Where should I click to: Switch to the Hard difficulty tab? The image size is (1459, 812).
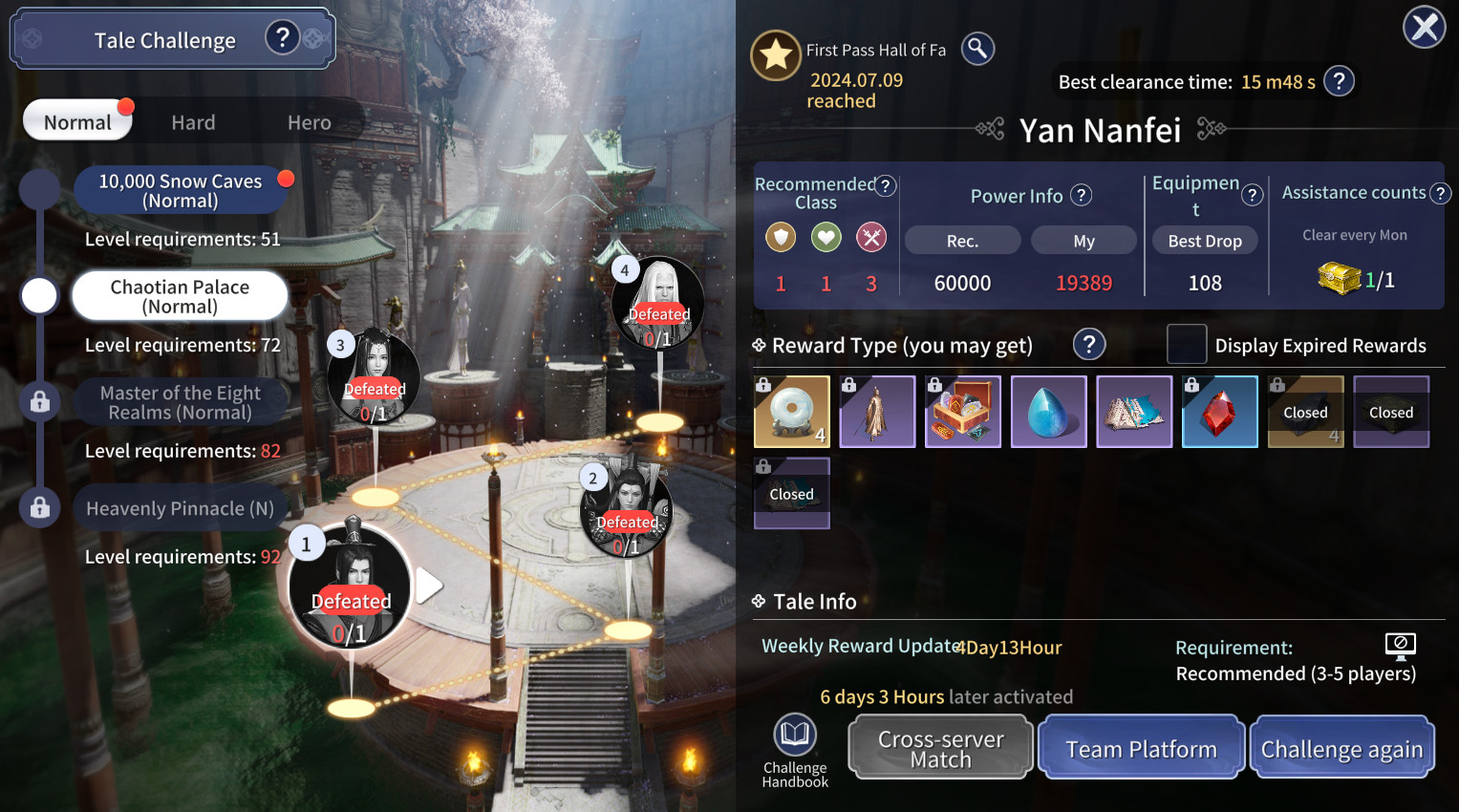[193, 122]
